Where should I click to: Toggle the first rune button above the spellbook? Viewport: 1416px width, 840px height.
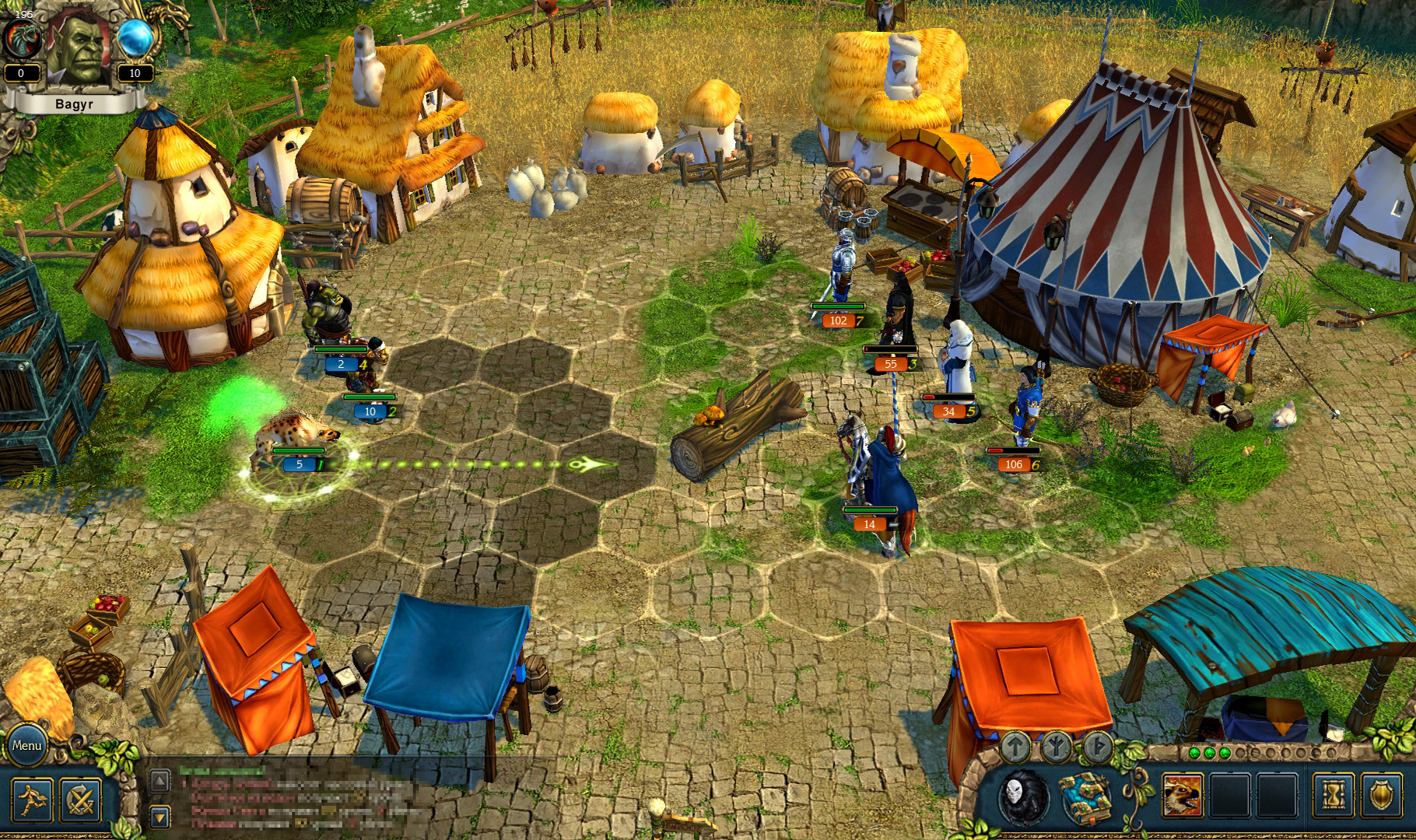[x=1016, y=745]
